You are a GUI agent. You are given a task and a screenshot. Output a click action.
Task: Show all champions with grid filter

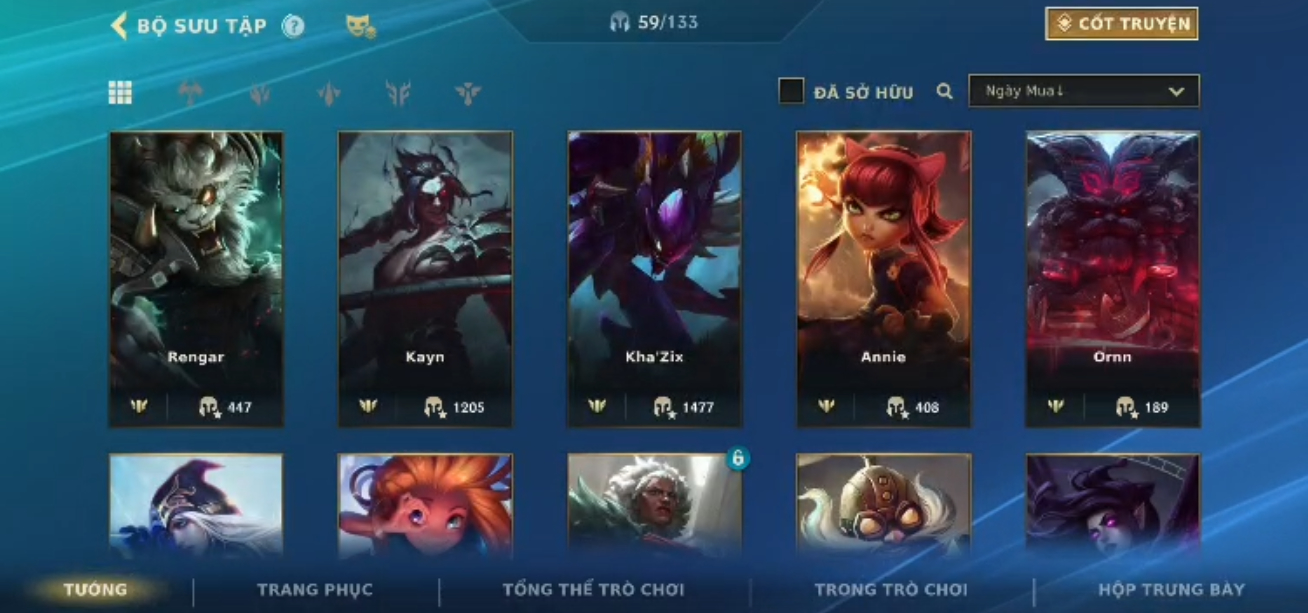pos(120,93)
